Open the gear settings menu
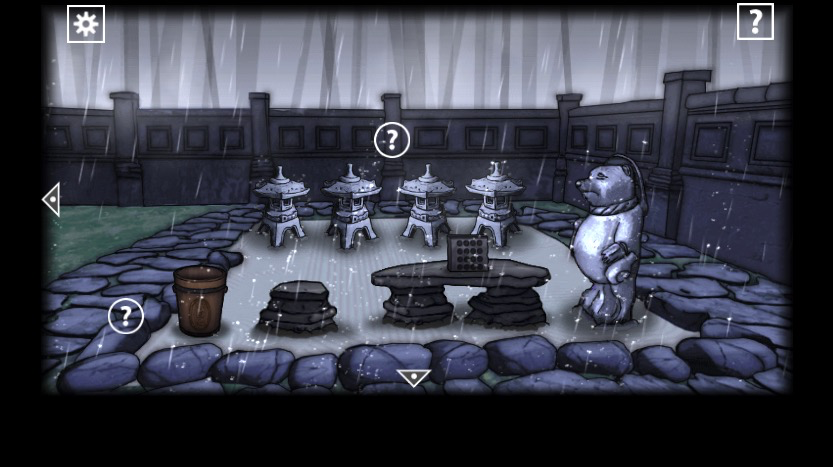Screen dimensions: 833x467 [86, 24]
